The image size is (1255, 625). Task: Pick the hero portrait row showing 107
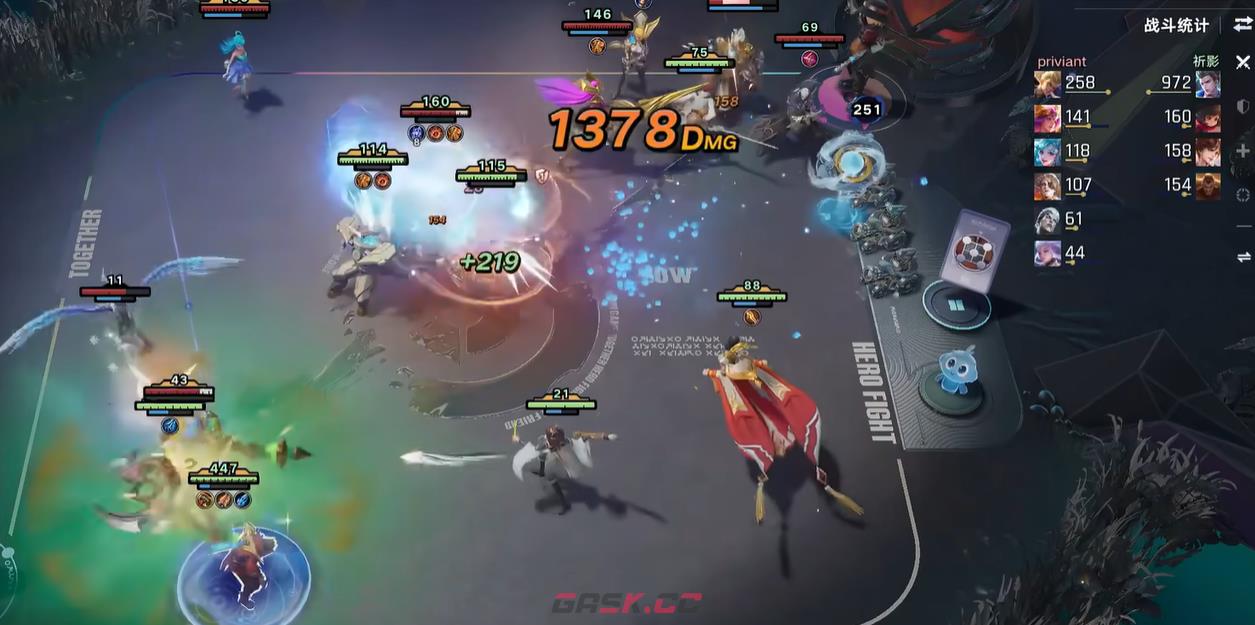pyautogui.click(x=1048, y=186)
